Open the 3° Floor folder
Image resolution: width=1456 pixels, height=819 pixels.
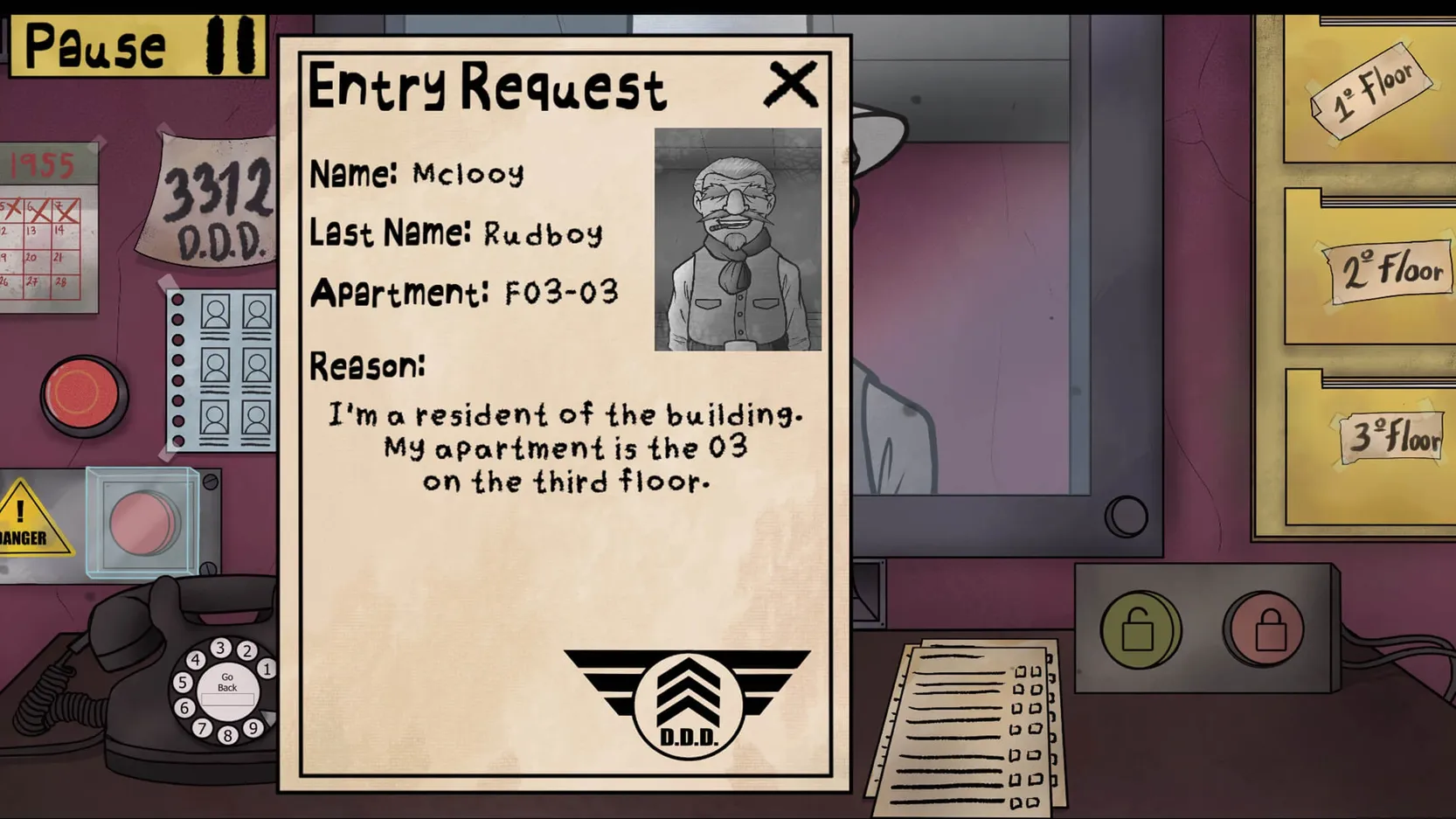(1390, 439)
